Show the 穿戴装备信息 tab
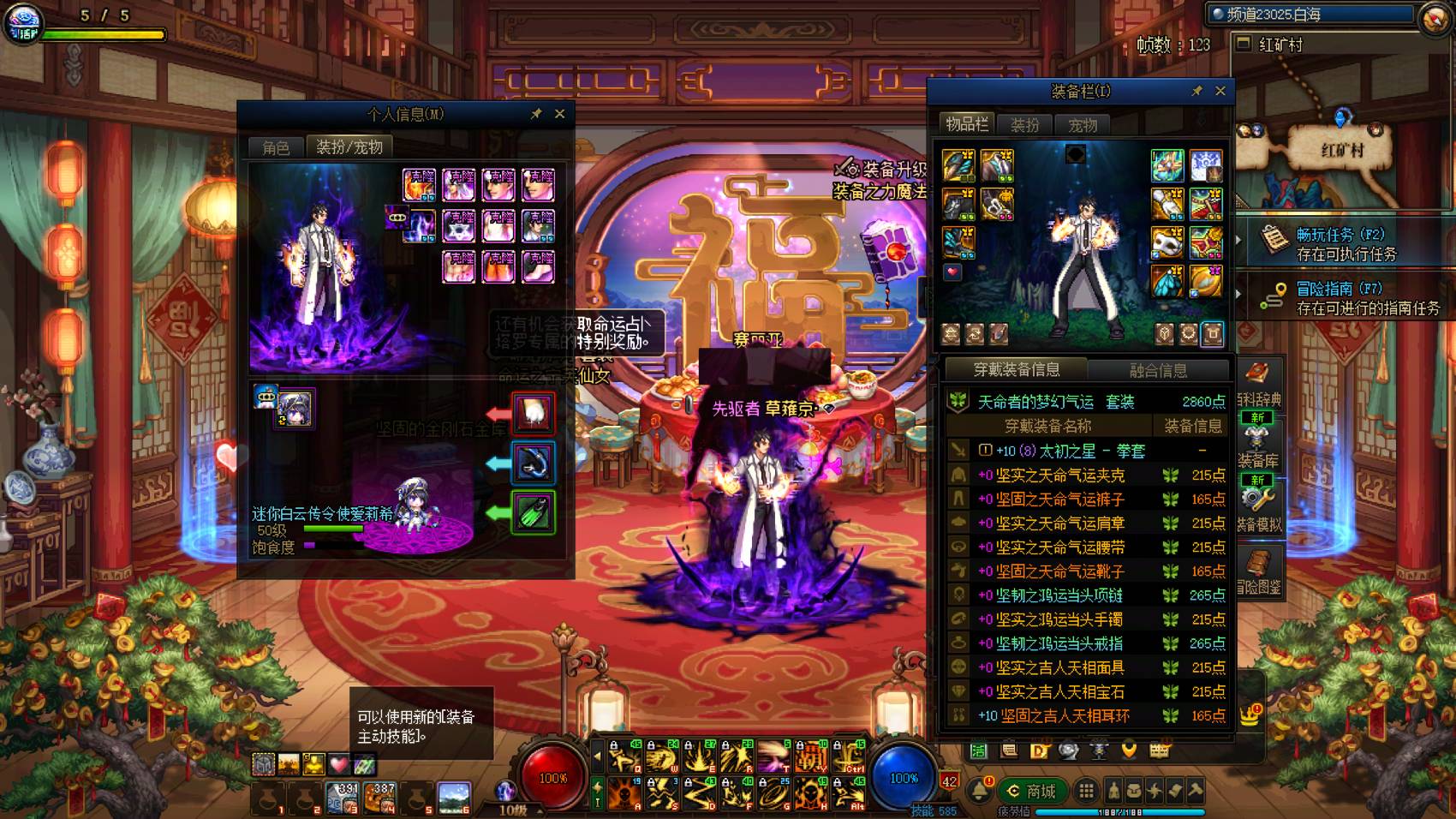Viewport: 1456px width, 819px height. click(x=1016, y=370)
